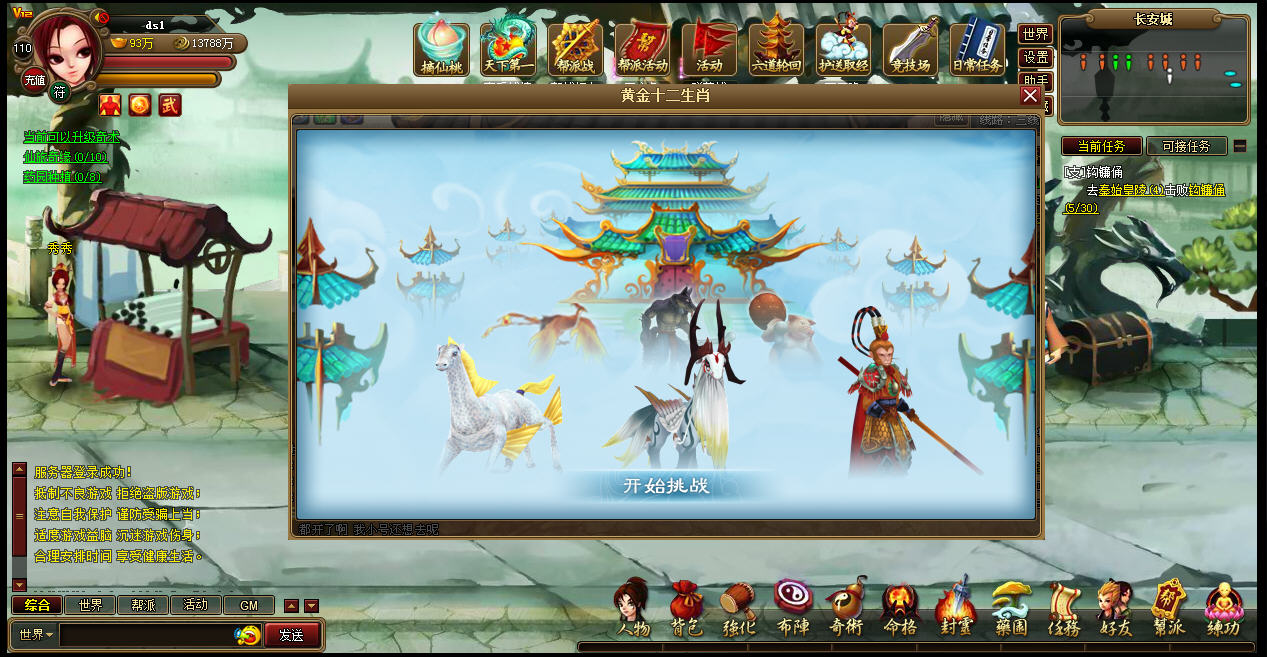The height and width of the screenshot is (657, 1267).
Task: Open the 摘仙桃 peach event
Action: click(441, 49)
